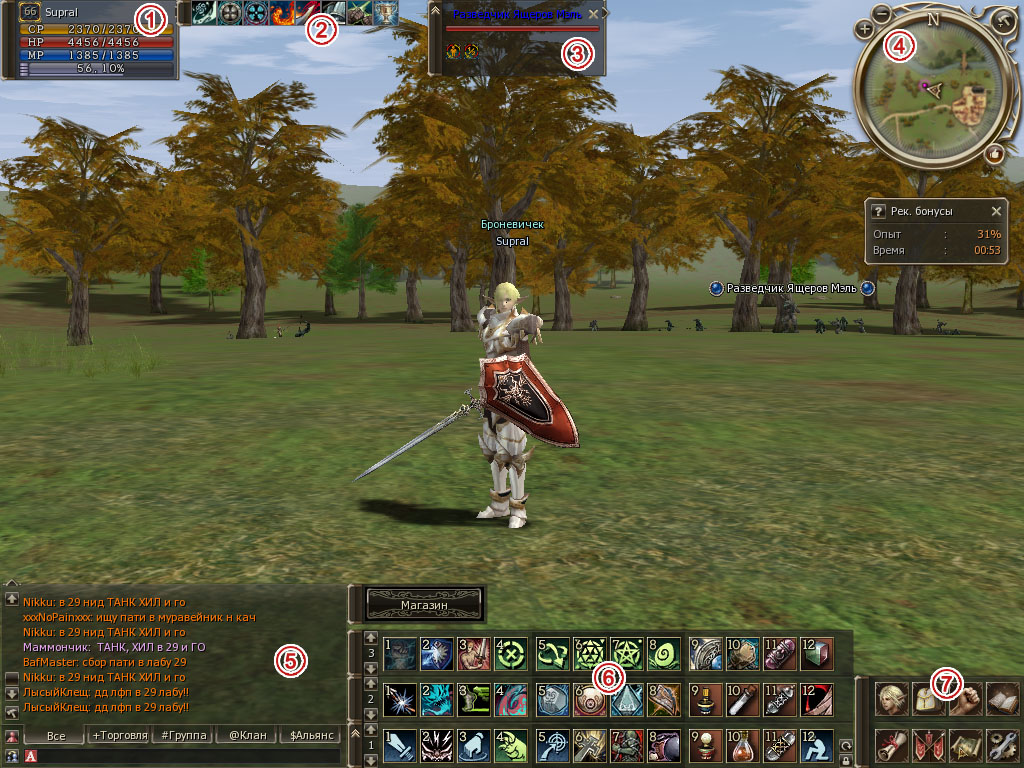
Task: Use the sword attack hotbar skill
Action: tap(399, 746)
